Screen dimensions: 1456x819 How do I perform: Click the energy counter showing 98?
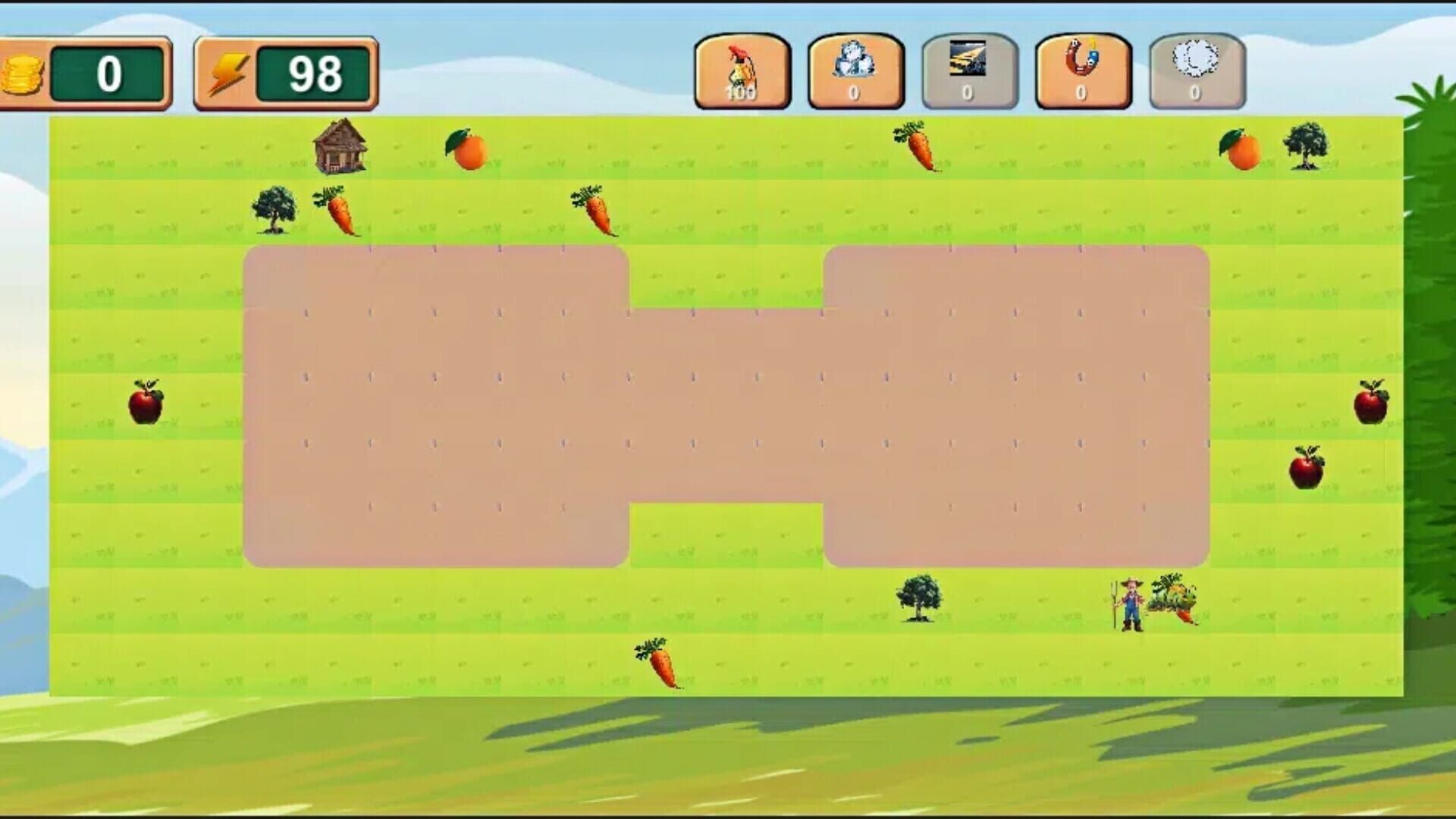tap(312, 73)
